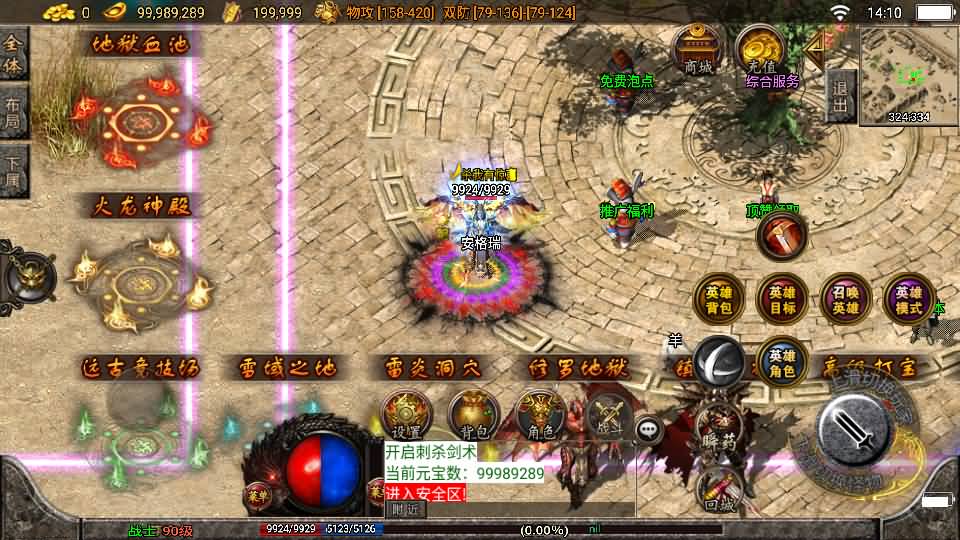The height and width of the screenshot is (540, 960).
Task: Open 英雄目标 hero target
Action: click(x=782, y=300)
